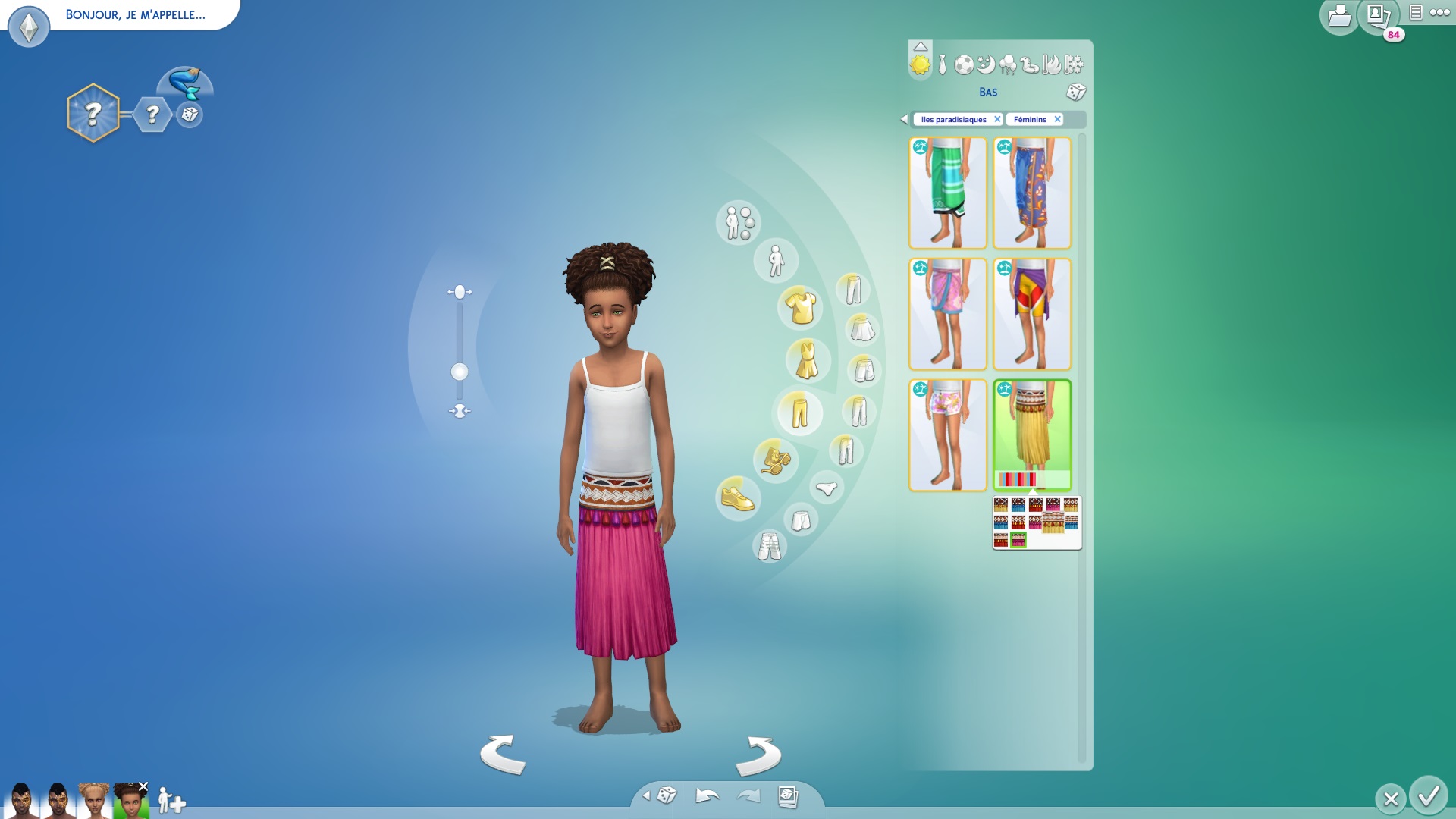The width and height of the screenshot is (1456, 819).
Task: Rotate the Sim with the left arrow
Action: click(x=503, y=755)
